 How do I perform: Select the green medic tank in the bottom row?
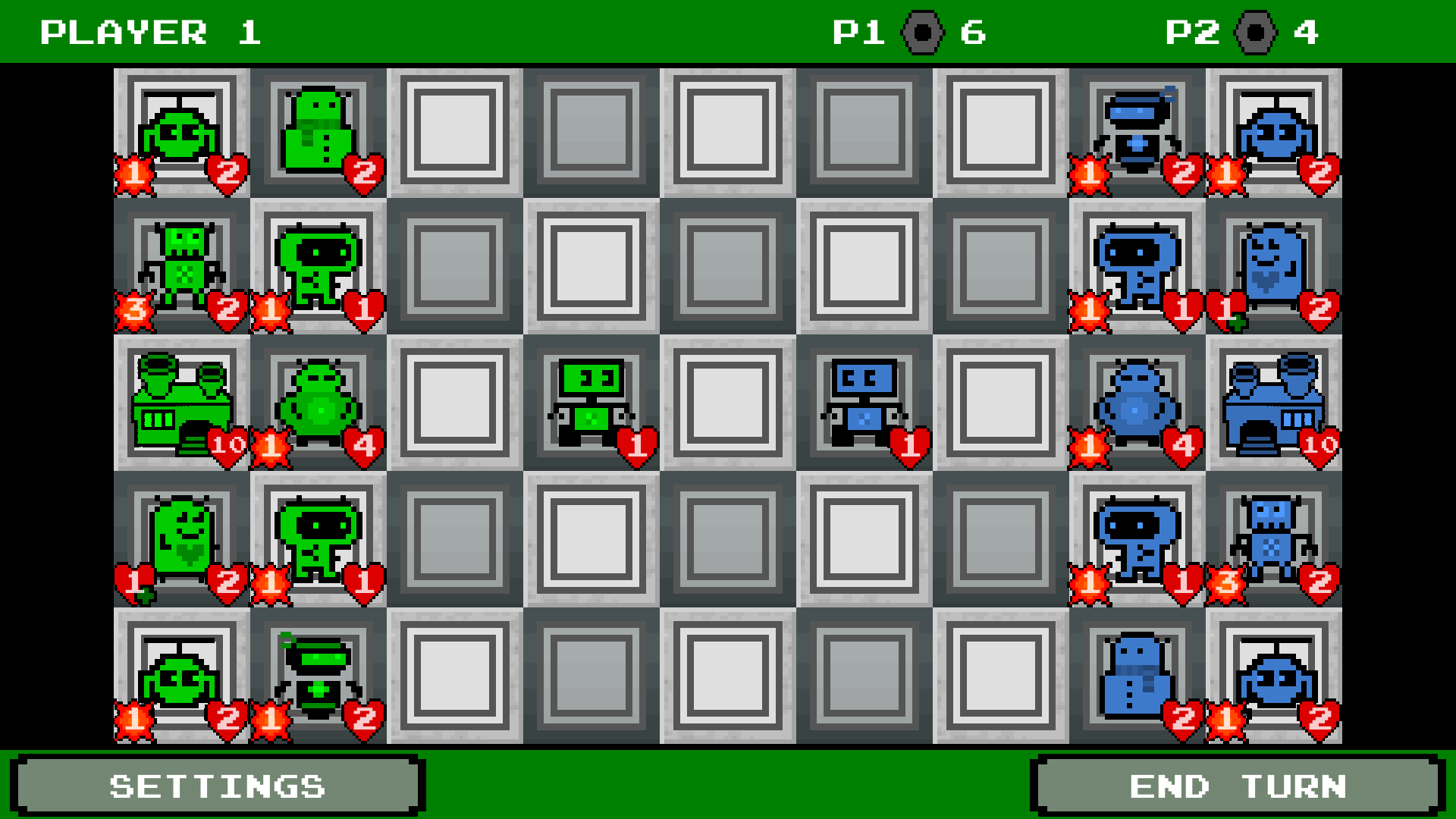(x=318, y=679)
